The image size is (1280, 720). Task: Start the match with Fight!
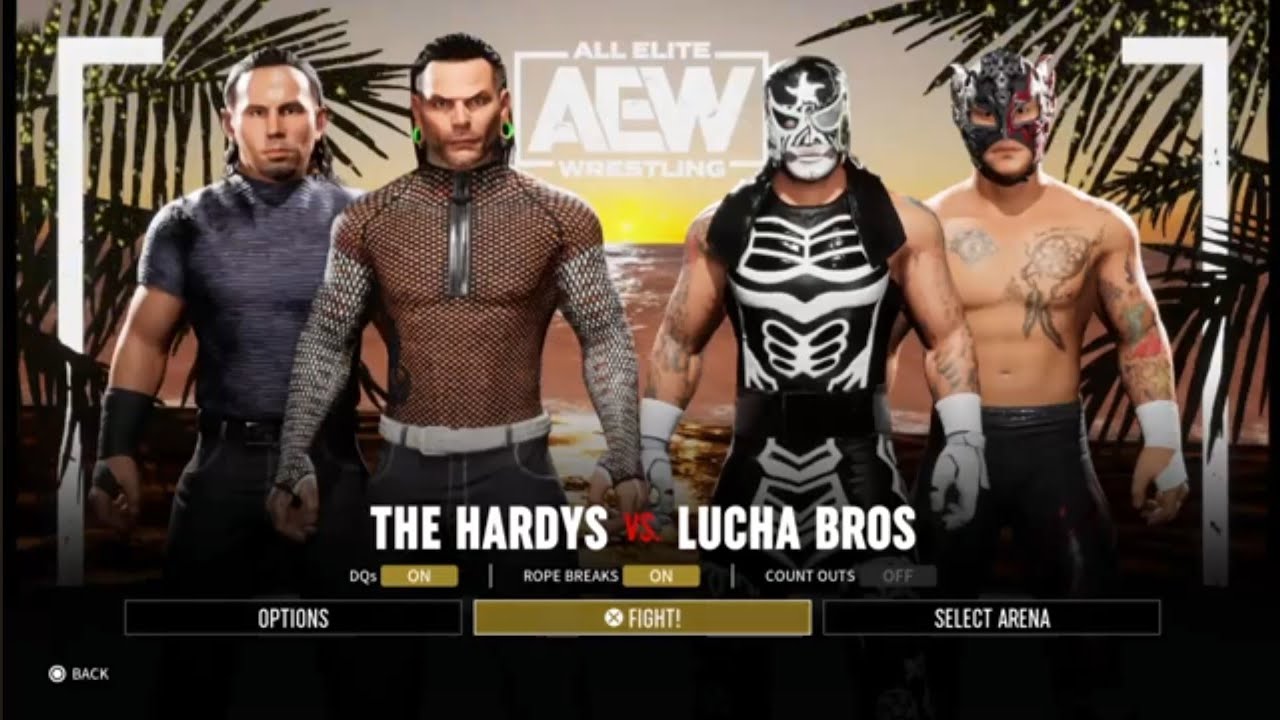tap(642, 618)
